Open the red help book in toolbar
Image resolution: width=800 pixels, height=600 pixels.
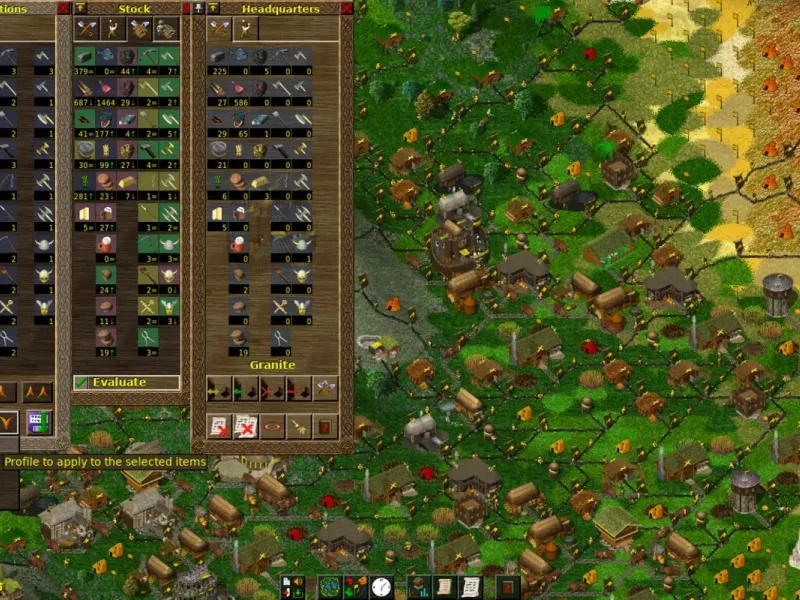click(x=509, y=587)
